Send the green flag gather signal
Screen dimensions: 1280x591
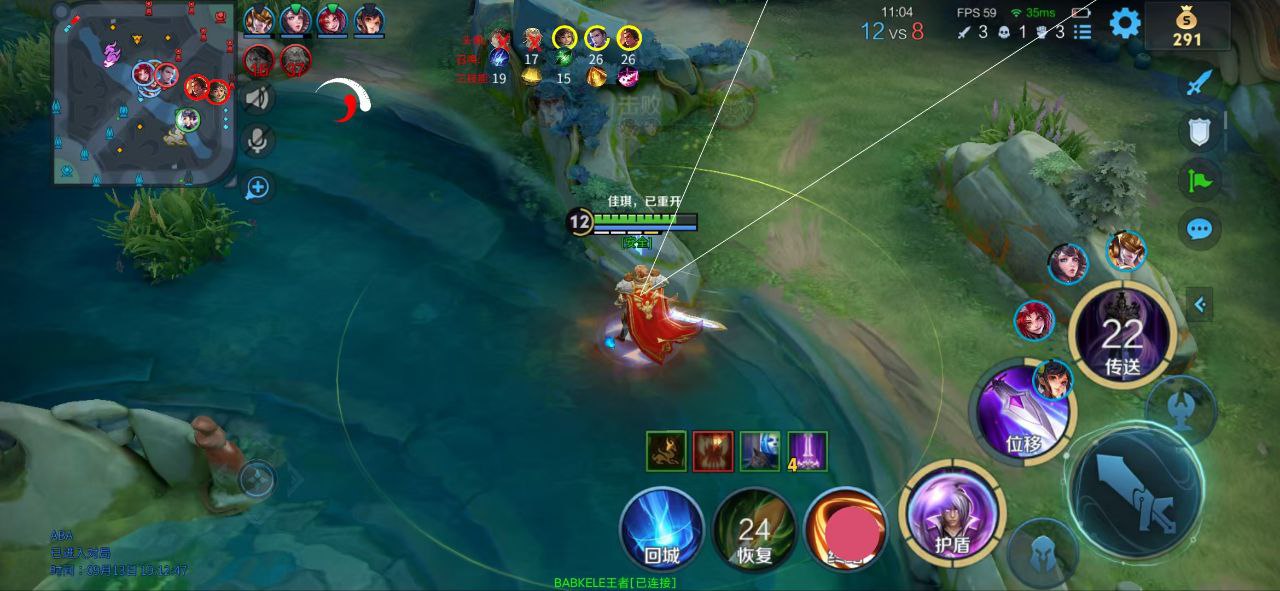[1199, 181]
